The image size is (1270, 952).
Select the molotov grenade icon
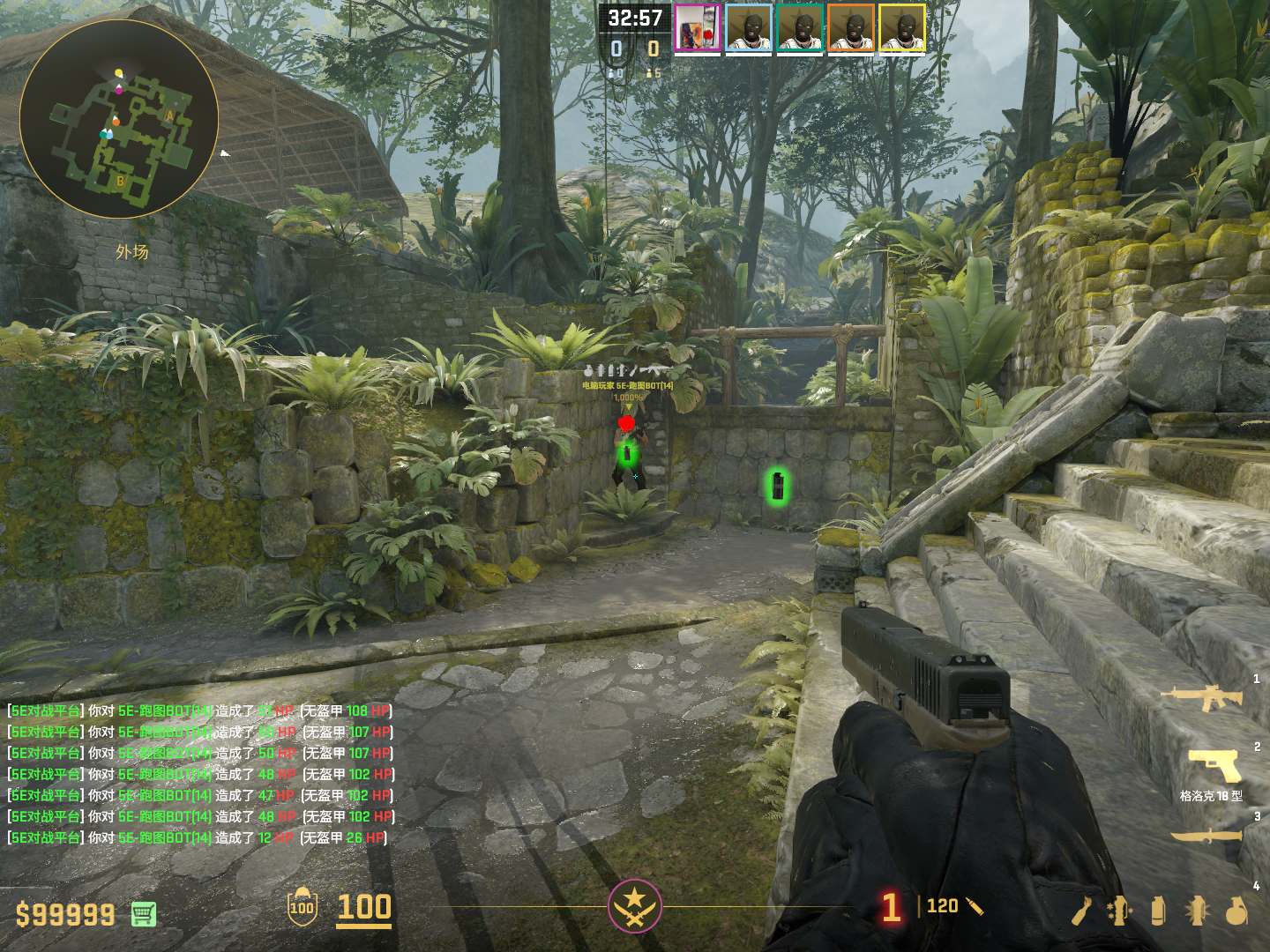point(1081,911)
